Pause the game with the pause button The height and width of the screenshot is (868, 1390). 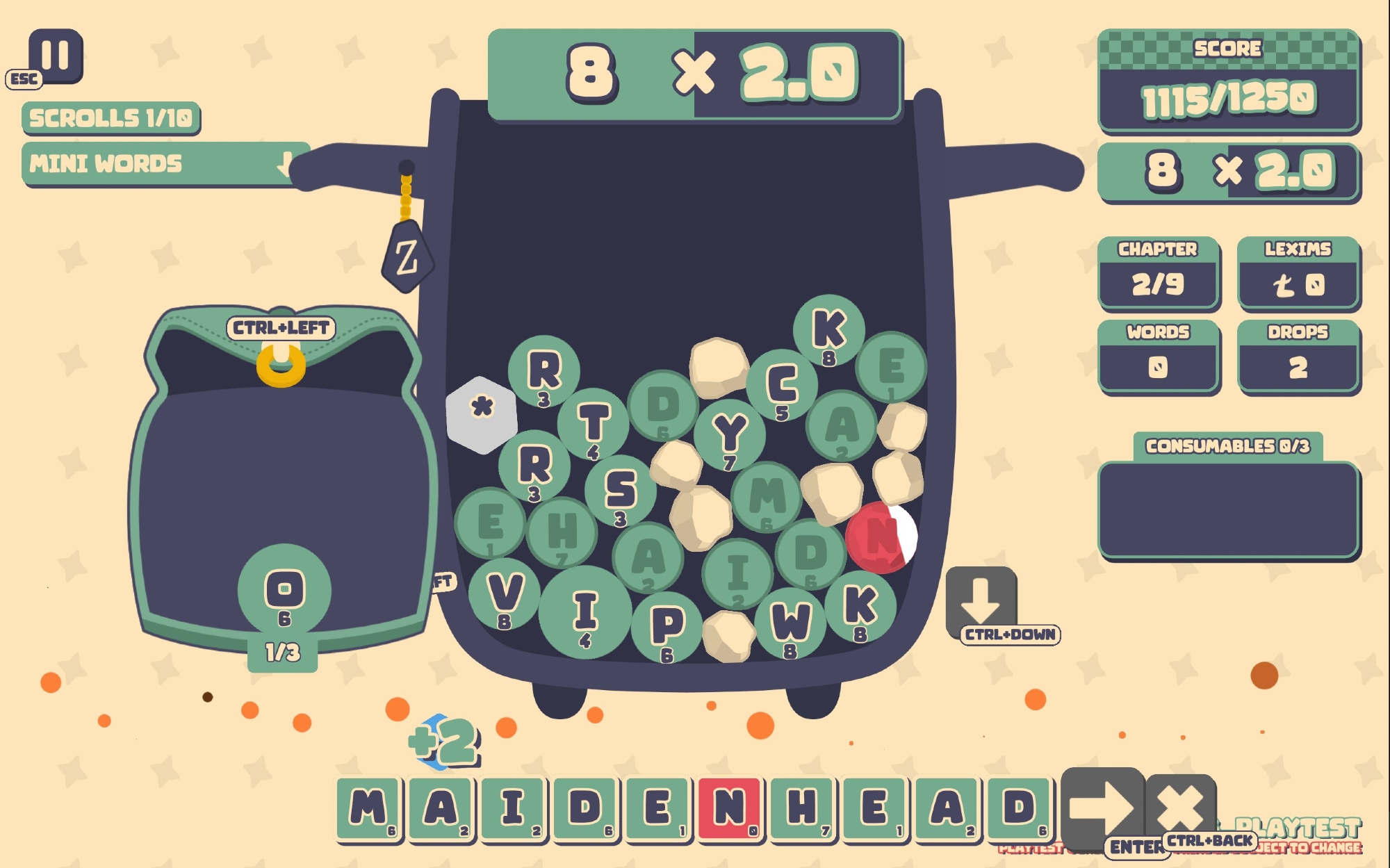[55, 56]
